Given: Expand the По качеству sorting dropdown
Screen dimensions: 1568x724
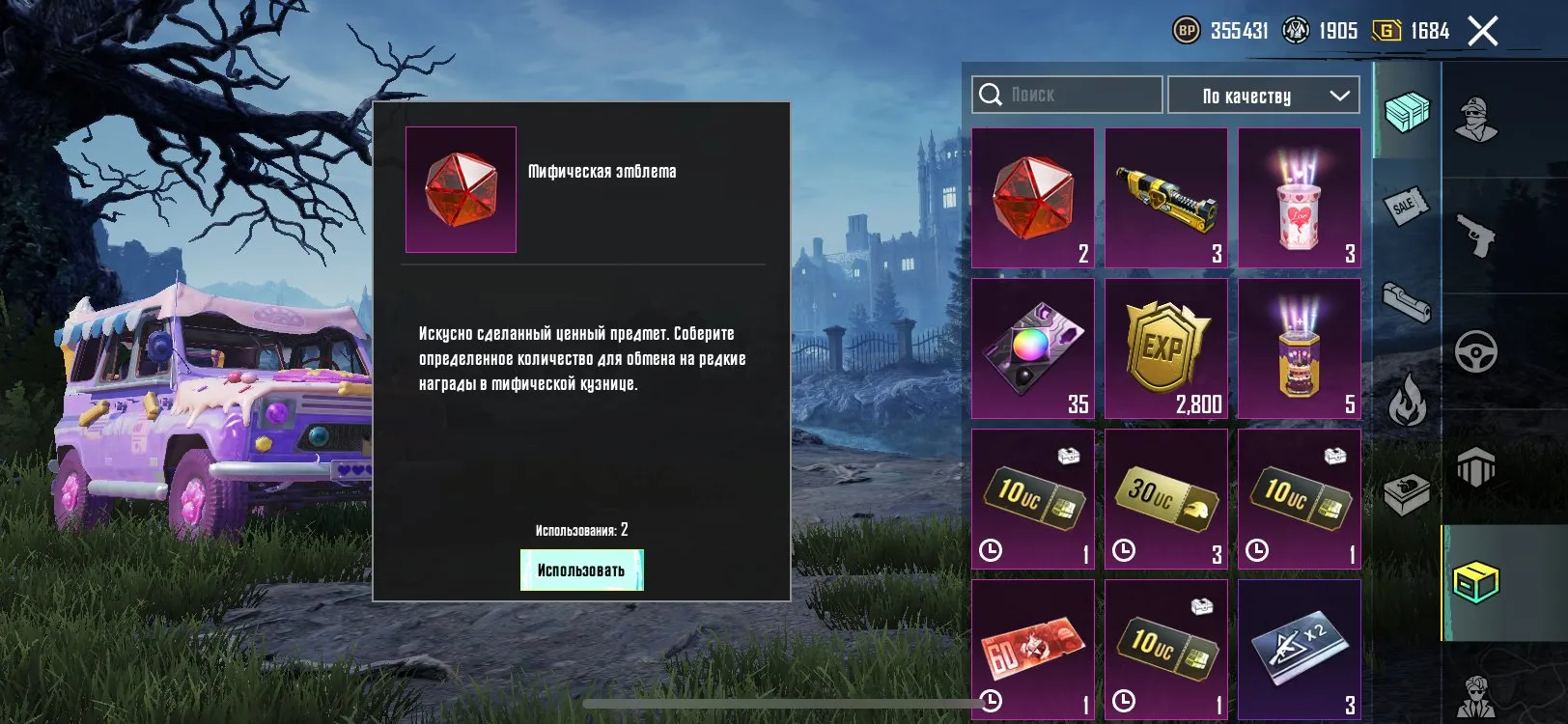Looking at the screenshot, I should (1263, 95).
